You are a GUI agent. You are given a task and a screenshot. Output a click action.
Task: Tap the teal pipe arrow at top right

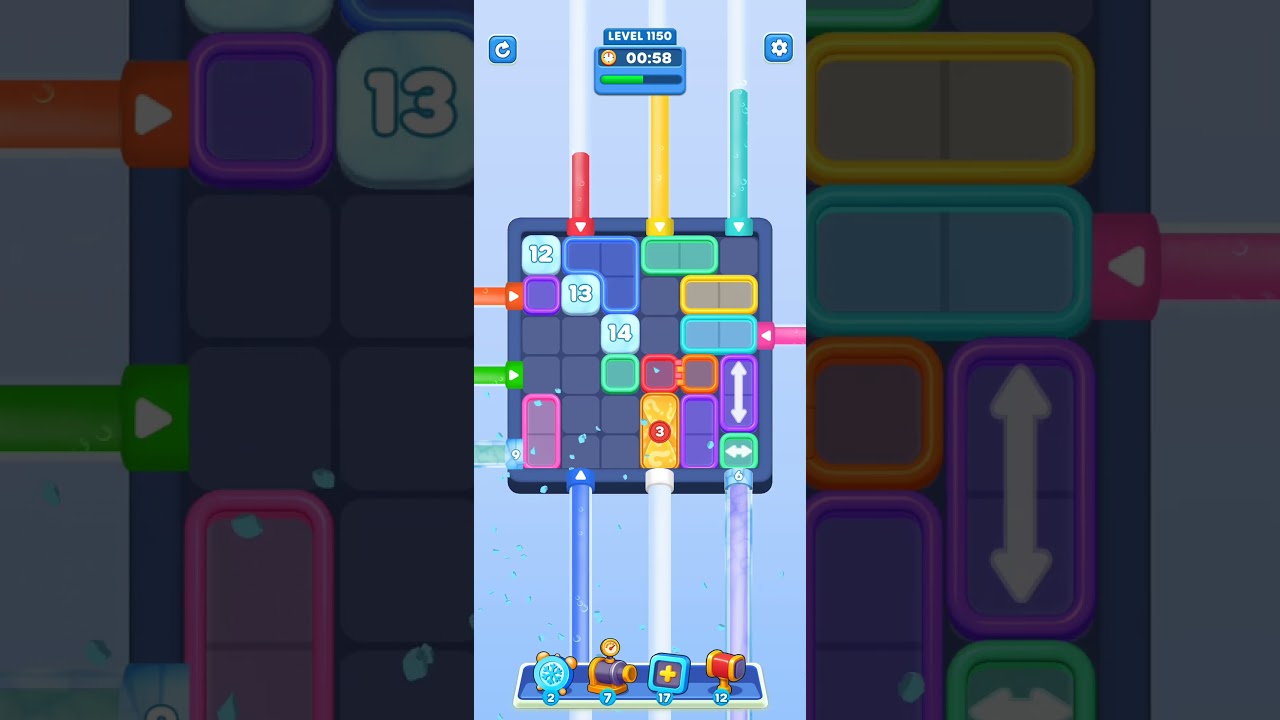[738, 225]
